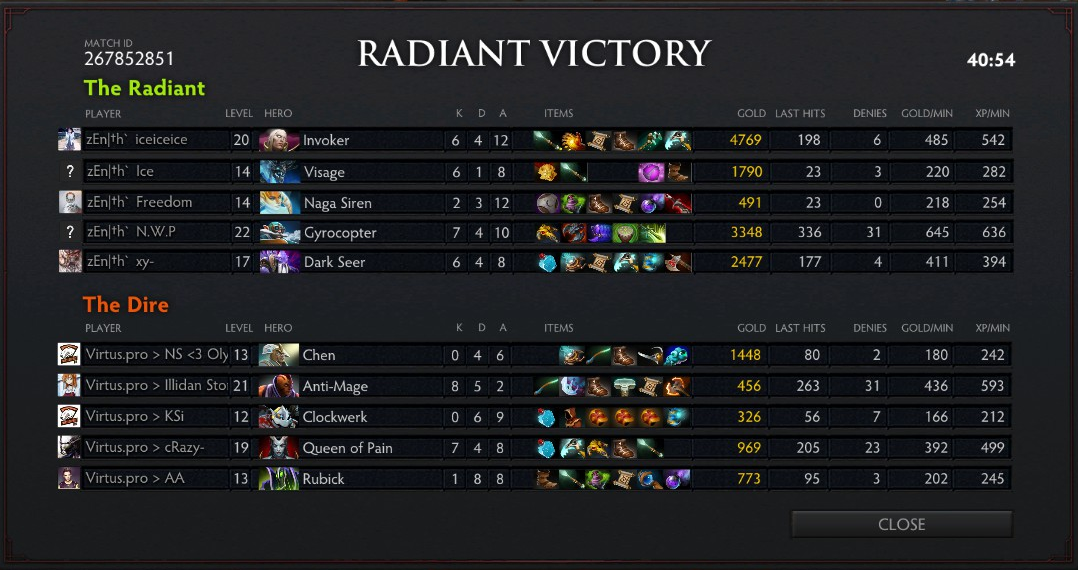The image size is (1078, 570).
Task: Open player iceiceice's avatar
Action: pos(69,140)
